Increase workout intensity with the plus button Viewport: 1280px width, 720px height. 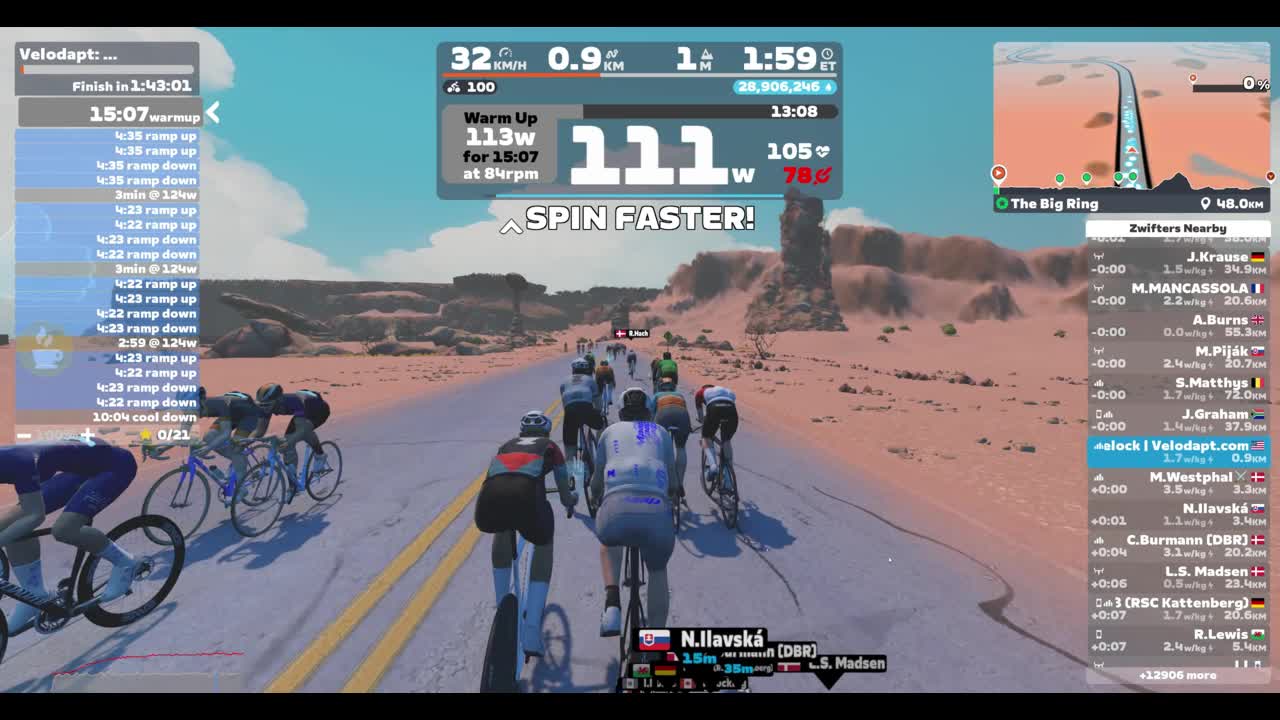(x=88, y=435)
